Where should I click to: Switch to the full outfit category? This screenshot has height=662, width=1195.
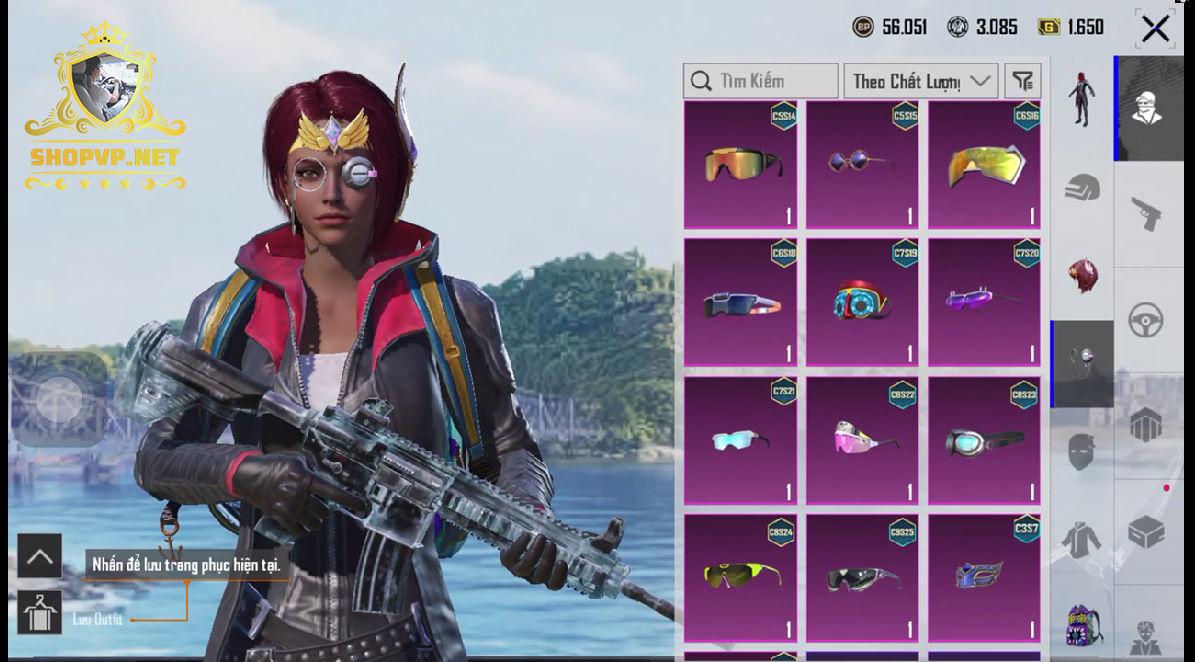(x=1081, y=100)
